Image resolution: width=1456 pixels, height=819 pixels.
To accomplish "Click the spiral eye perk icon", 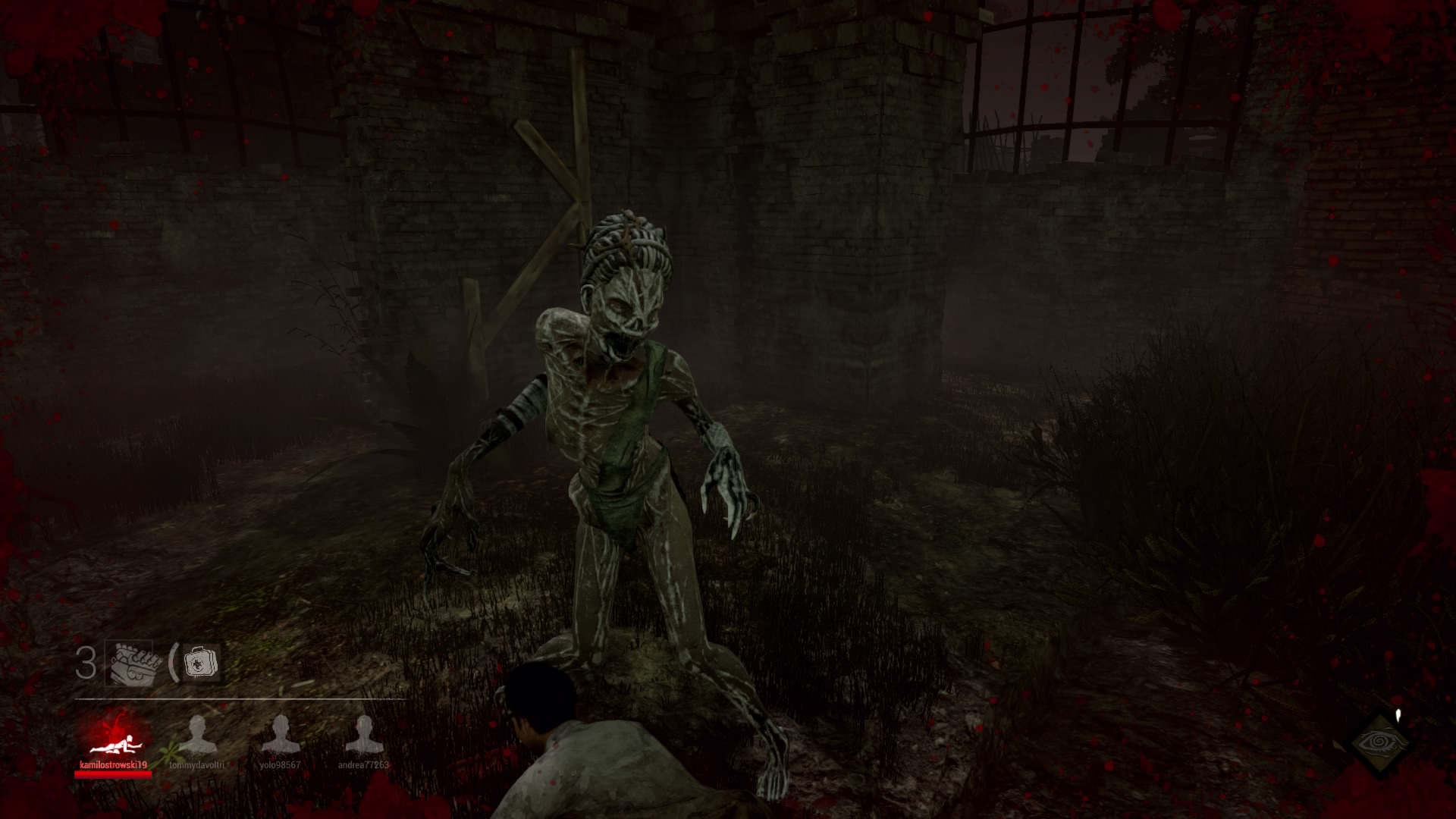I will tap(1380, 741).
